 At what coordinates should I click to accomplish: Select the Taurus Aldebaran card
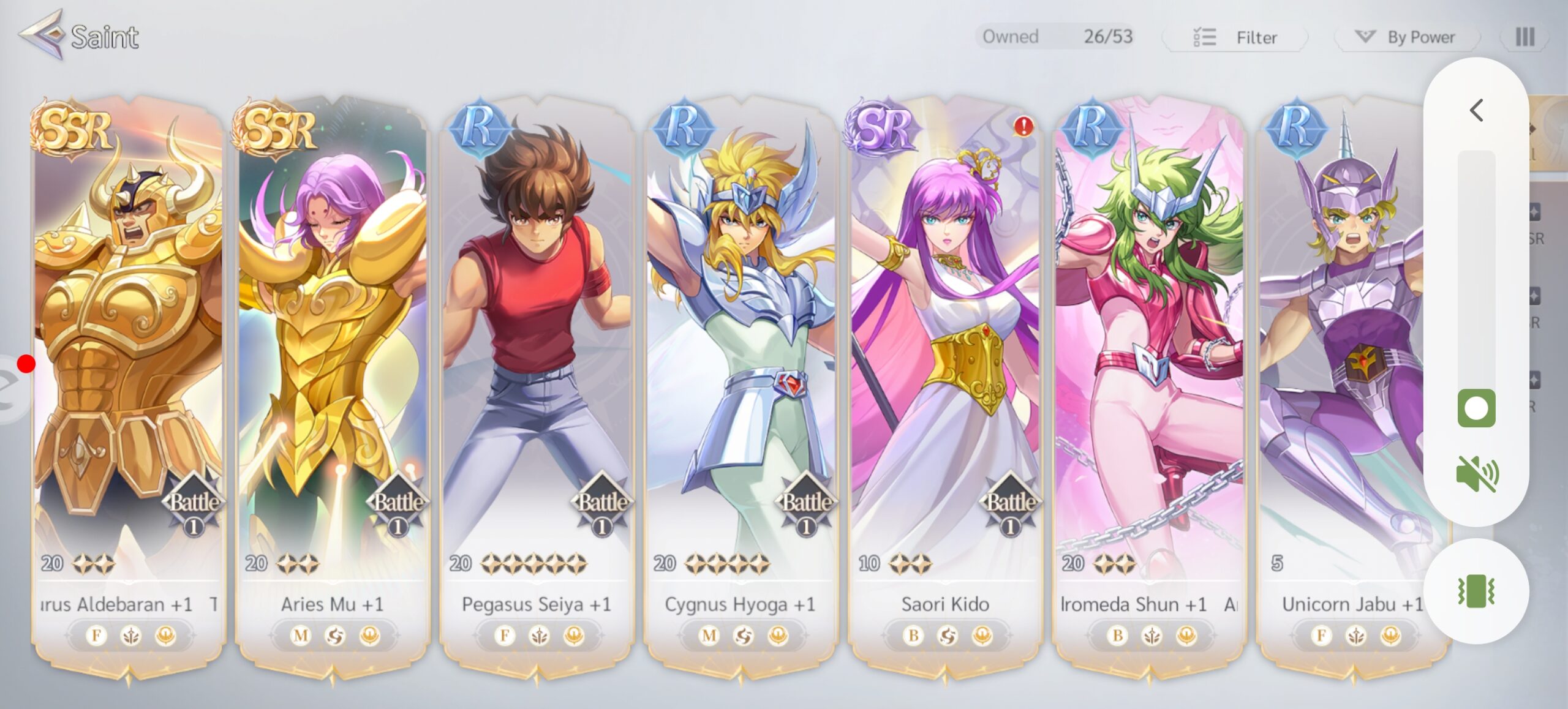[x=129, y=367]
